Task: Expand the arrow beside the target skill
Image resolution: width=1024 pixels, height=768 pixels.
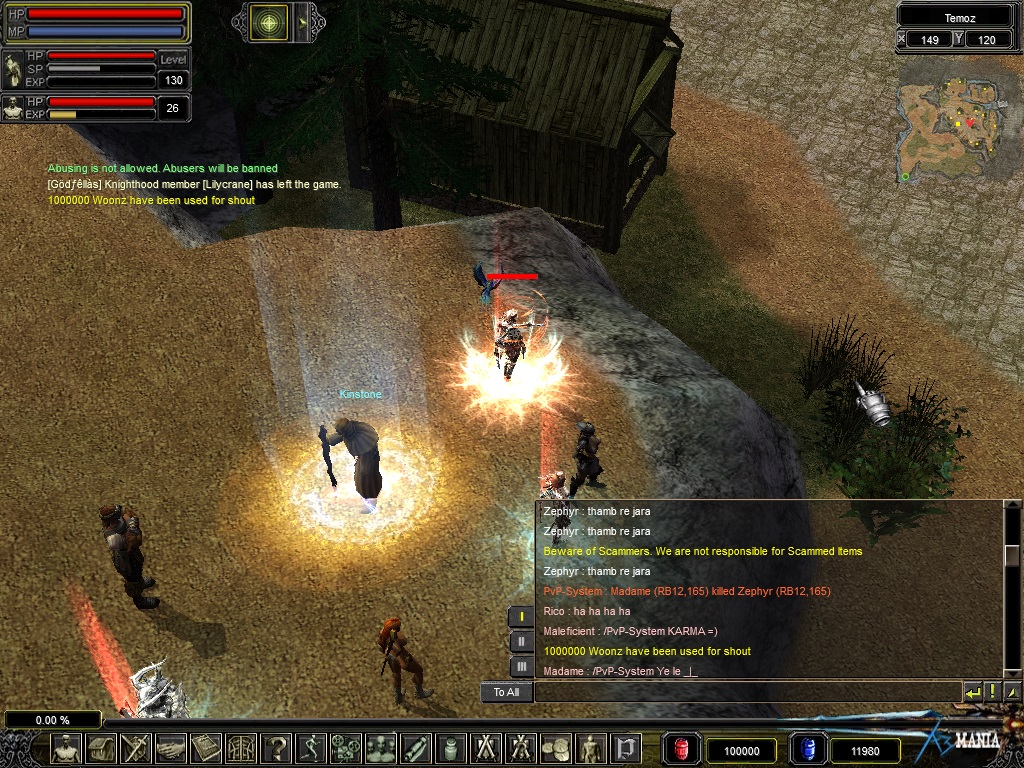Action: pyautogui.click(x=303, y=22)
